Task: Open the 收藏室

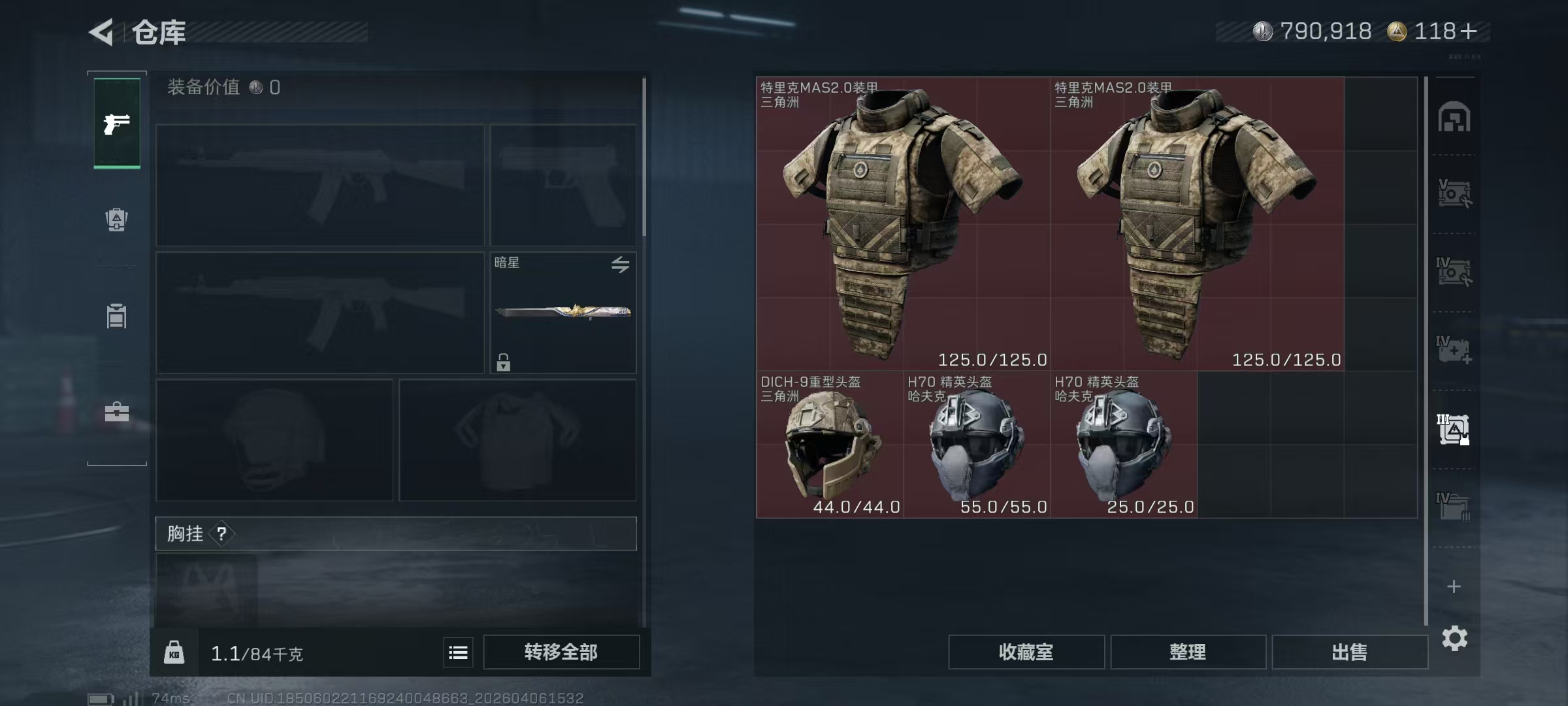Action: pos(1026,652)
